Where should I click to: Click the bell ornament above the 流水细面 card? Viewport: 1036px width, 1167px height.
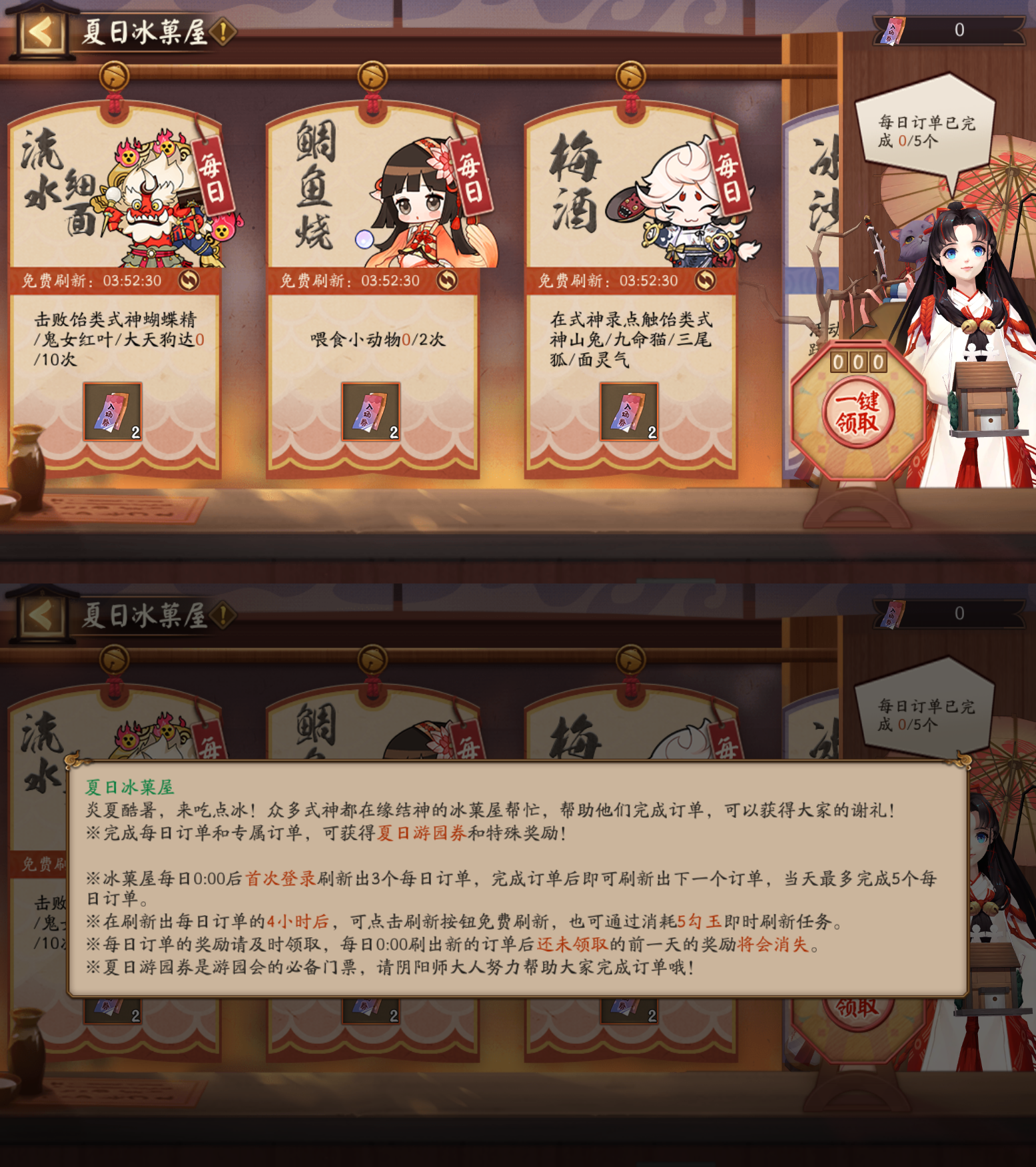(x=113, y=75)
